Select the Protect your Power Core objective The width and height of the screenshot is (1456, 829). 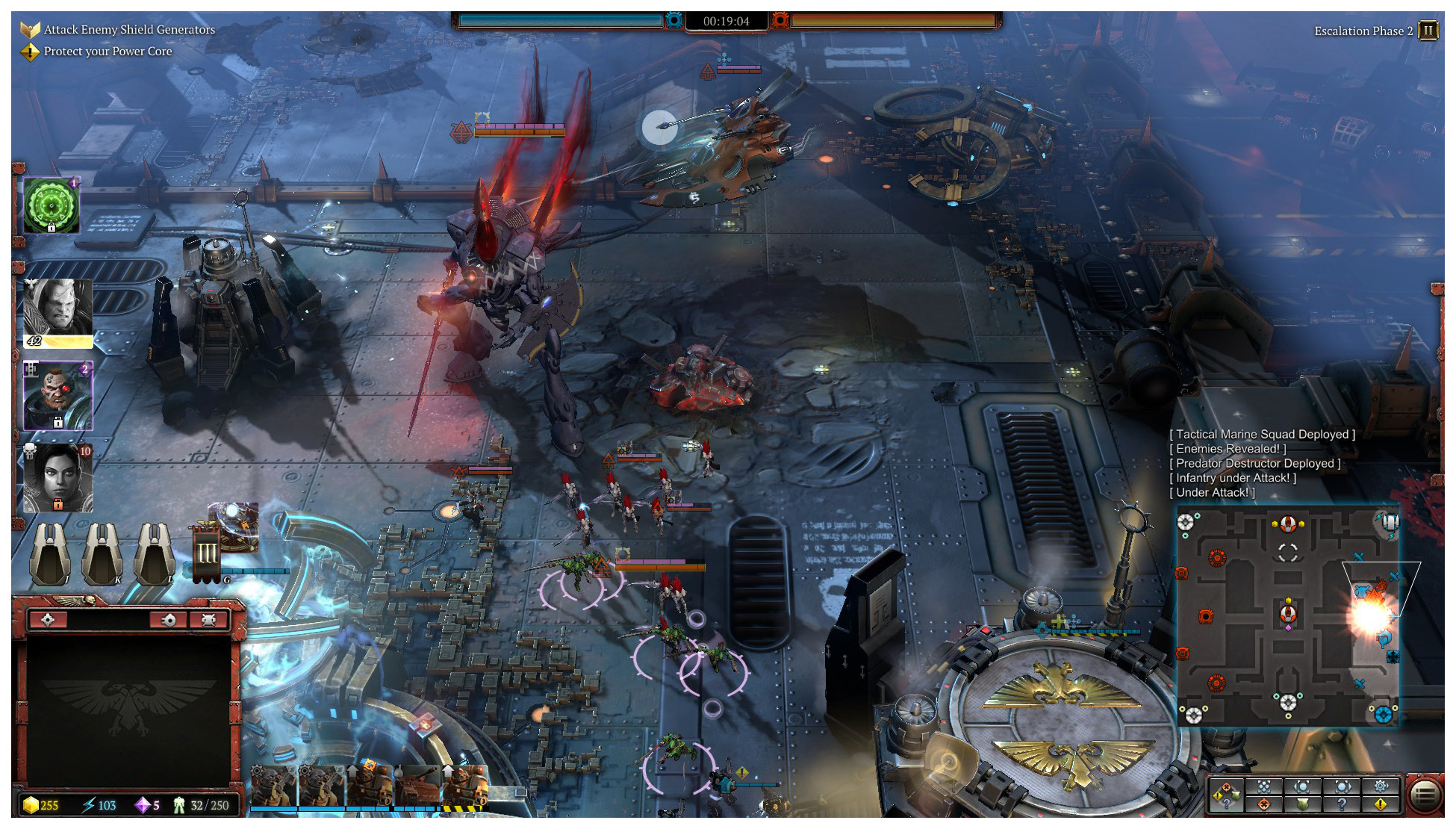pos(108,52)
